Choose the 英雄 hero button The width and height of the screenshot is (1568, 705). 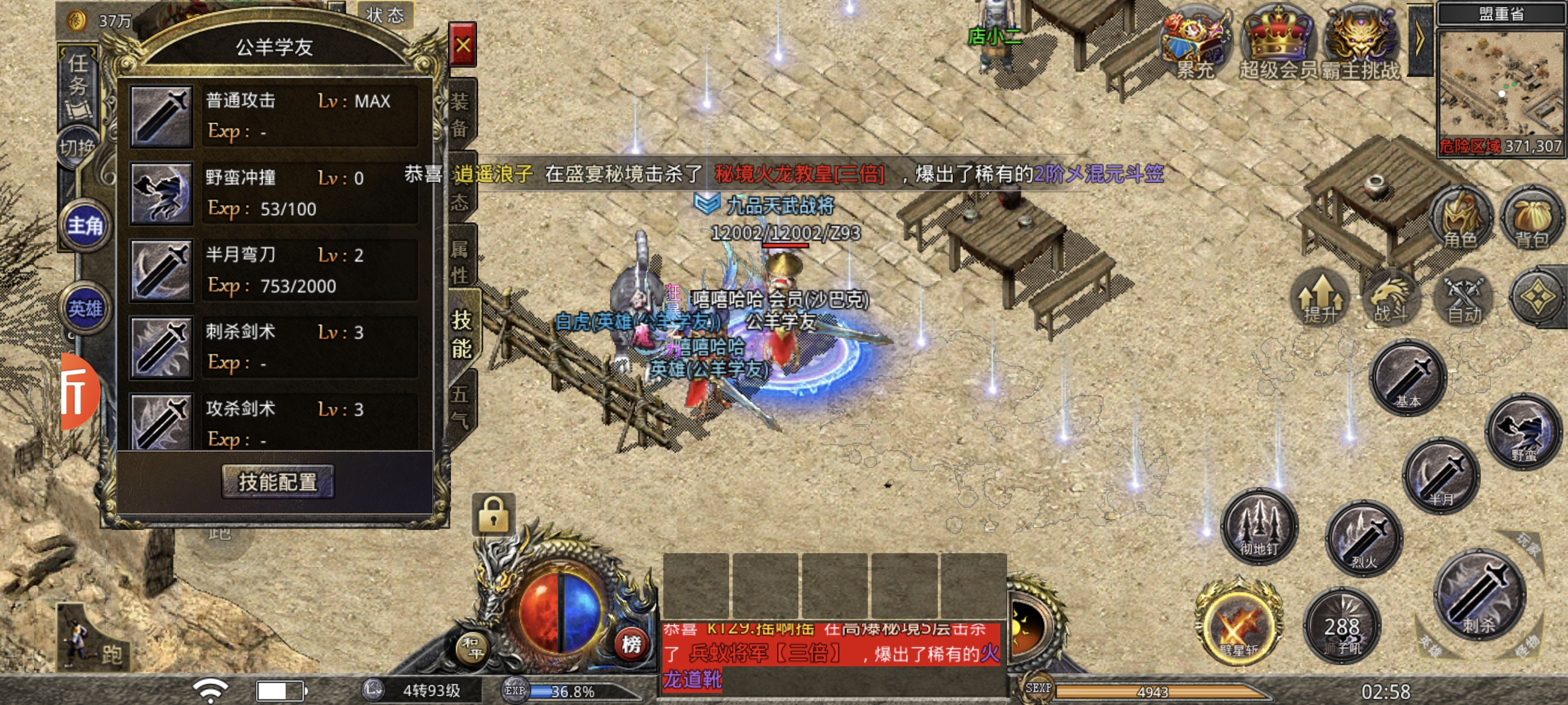[84, 309]
